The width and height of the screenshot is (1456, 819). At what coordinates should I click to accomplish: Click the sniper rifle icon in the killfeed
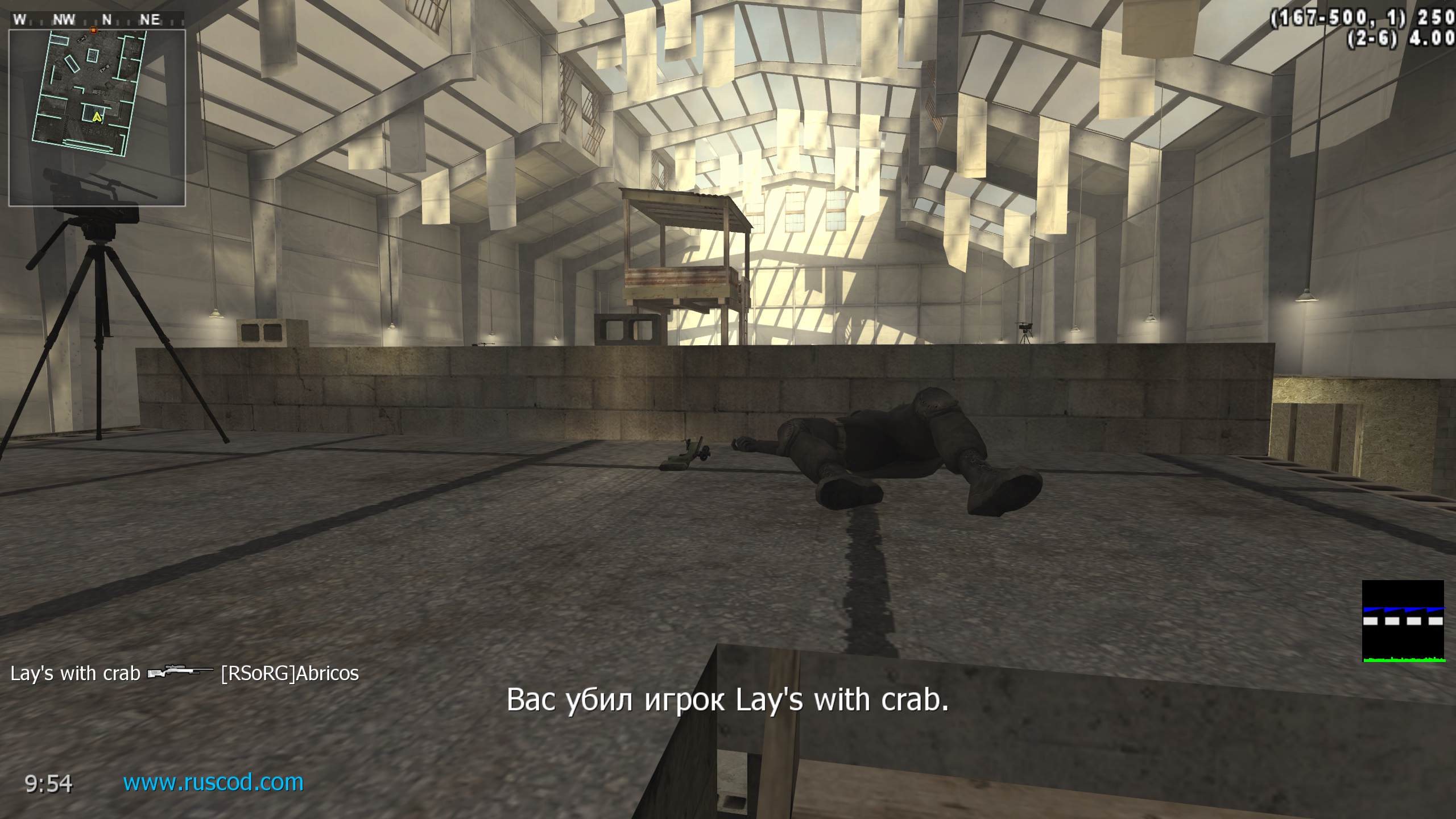point(180,673)
